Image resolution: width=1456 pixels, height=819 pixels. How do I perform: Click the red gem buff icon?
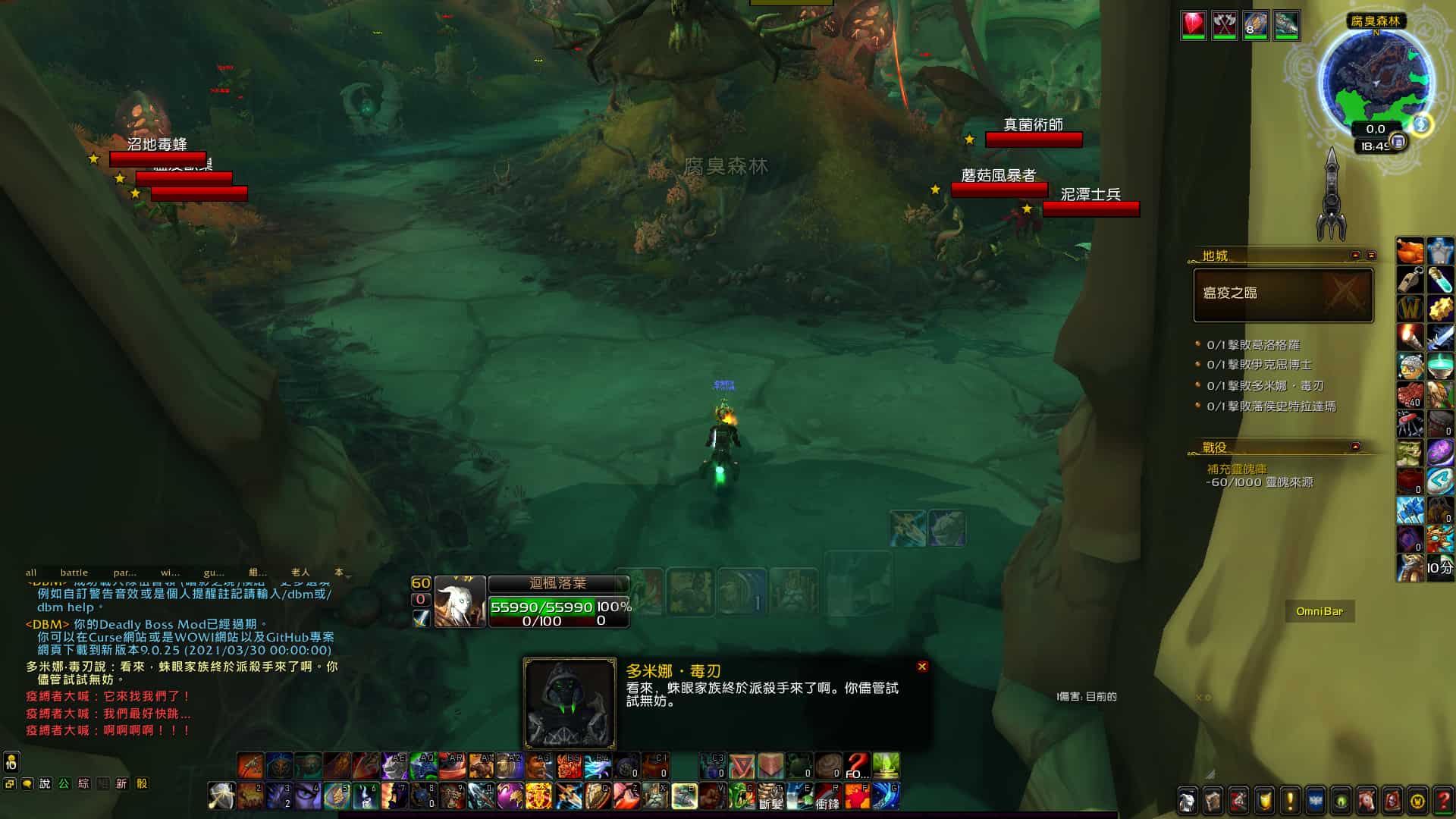coord(1194,25)
